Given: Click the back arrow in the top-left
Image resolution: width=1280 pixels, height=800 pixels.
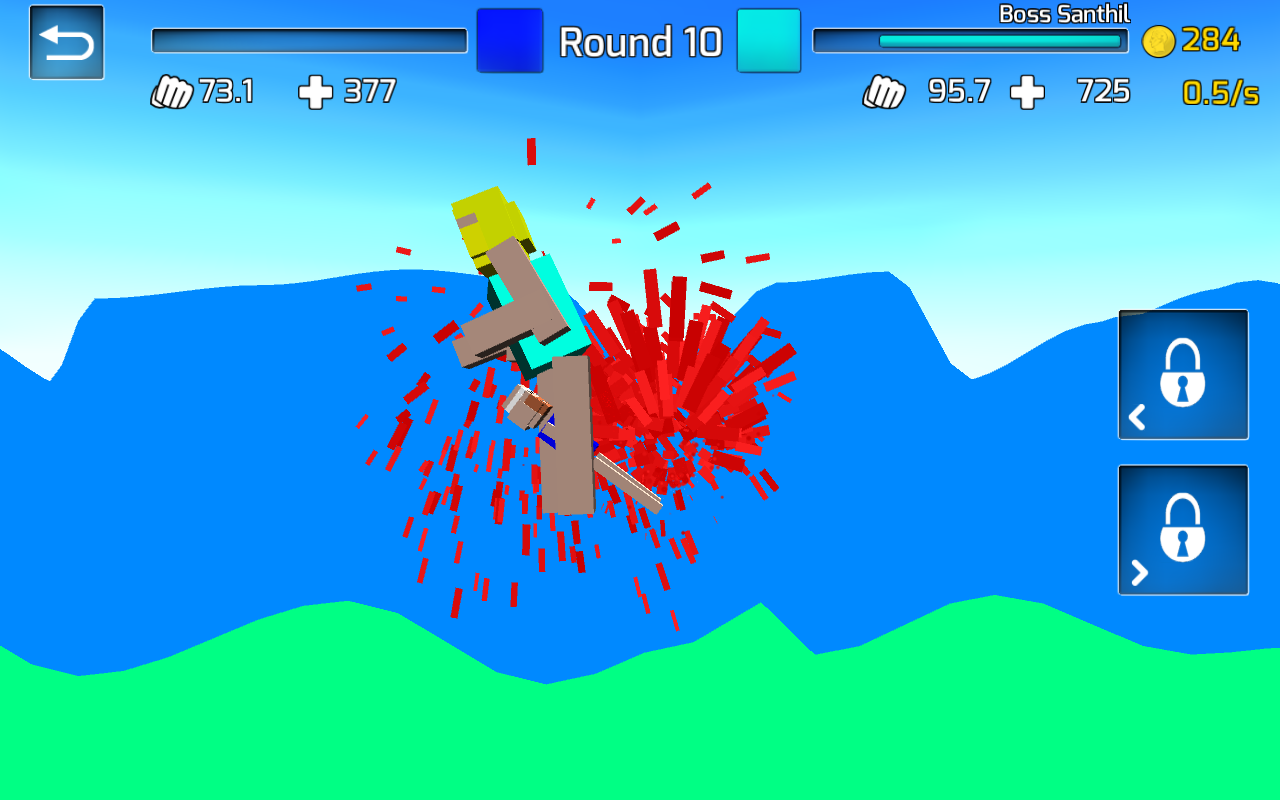Looking at the screenshot, I should pos(66,42).
